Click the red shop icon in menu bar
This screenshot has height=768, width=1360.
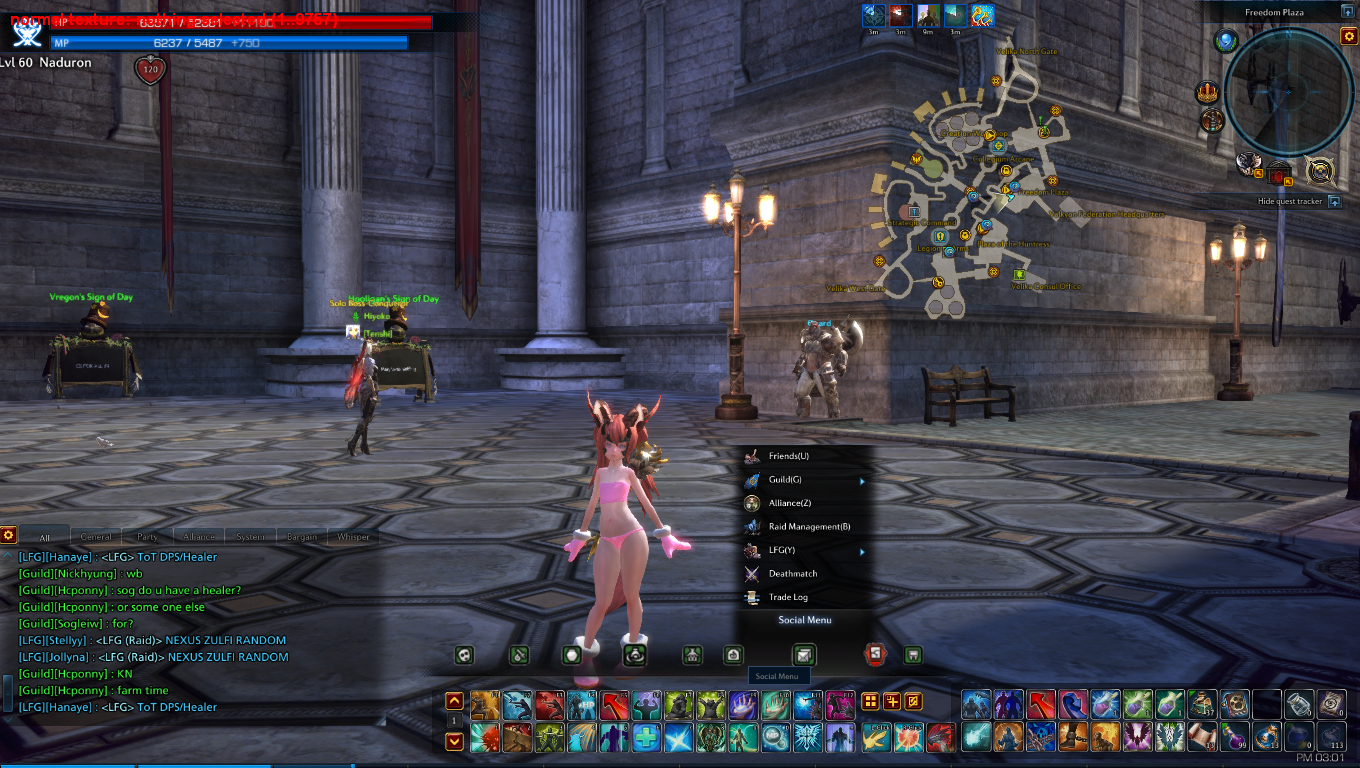point(875,655)
